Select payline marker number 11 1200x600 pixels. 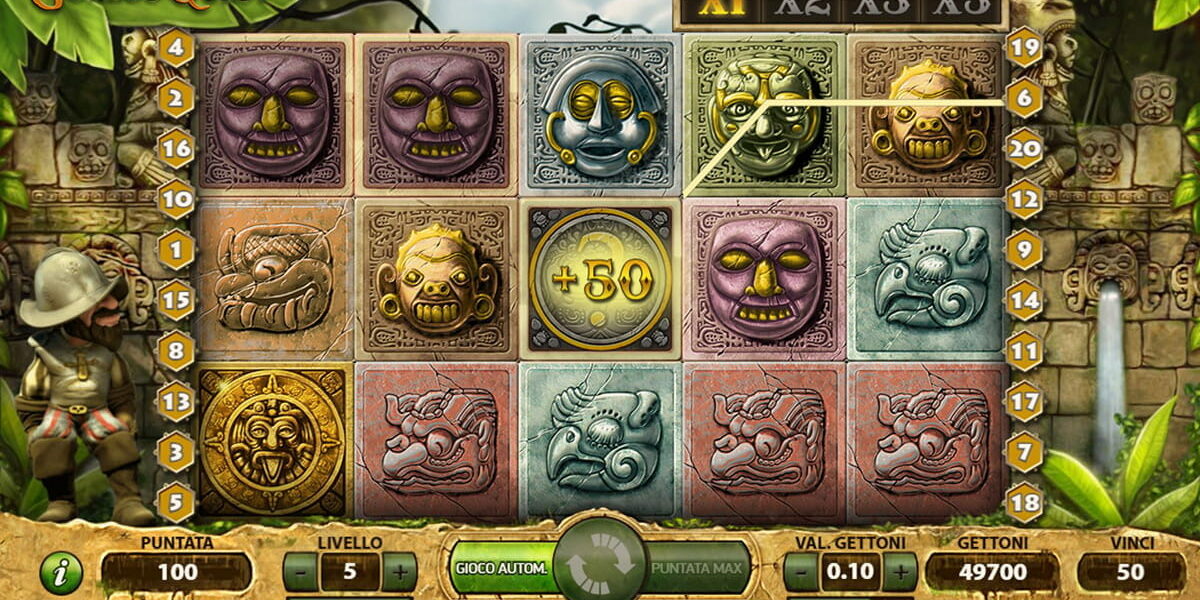click(x=1024, y=351)
